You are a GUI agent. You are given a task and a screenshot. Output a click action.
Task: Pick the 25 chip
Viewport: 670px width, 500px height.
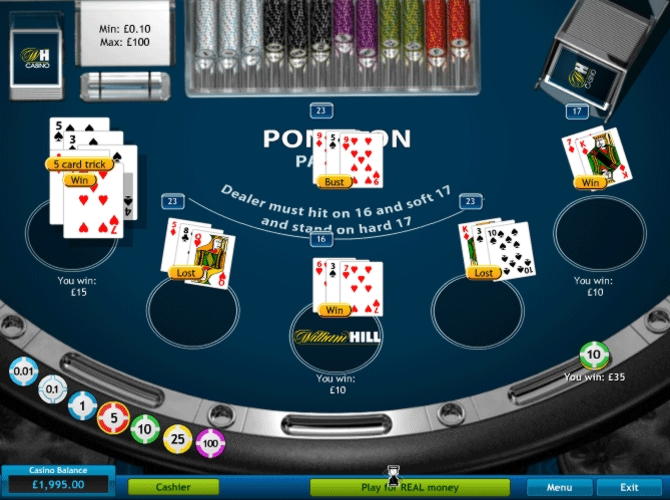(x=179, y=438)
